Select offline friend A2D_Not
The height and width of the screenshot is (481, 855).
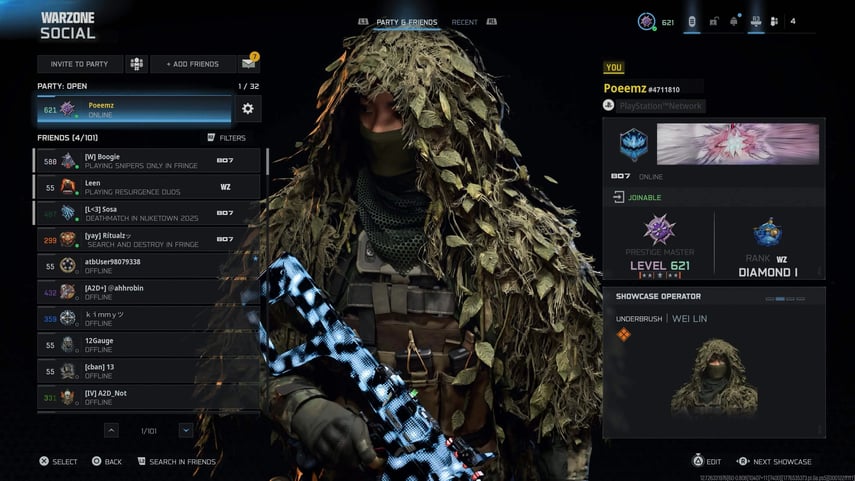tap(147, 397)
